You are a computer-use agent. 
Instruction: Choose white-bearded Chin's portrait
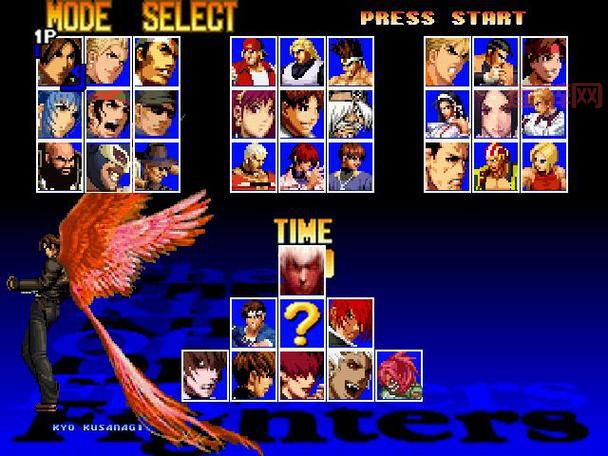pyautogui.click(x=350, y=114)
